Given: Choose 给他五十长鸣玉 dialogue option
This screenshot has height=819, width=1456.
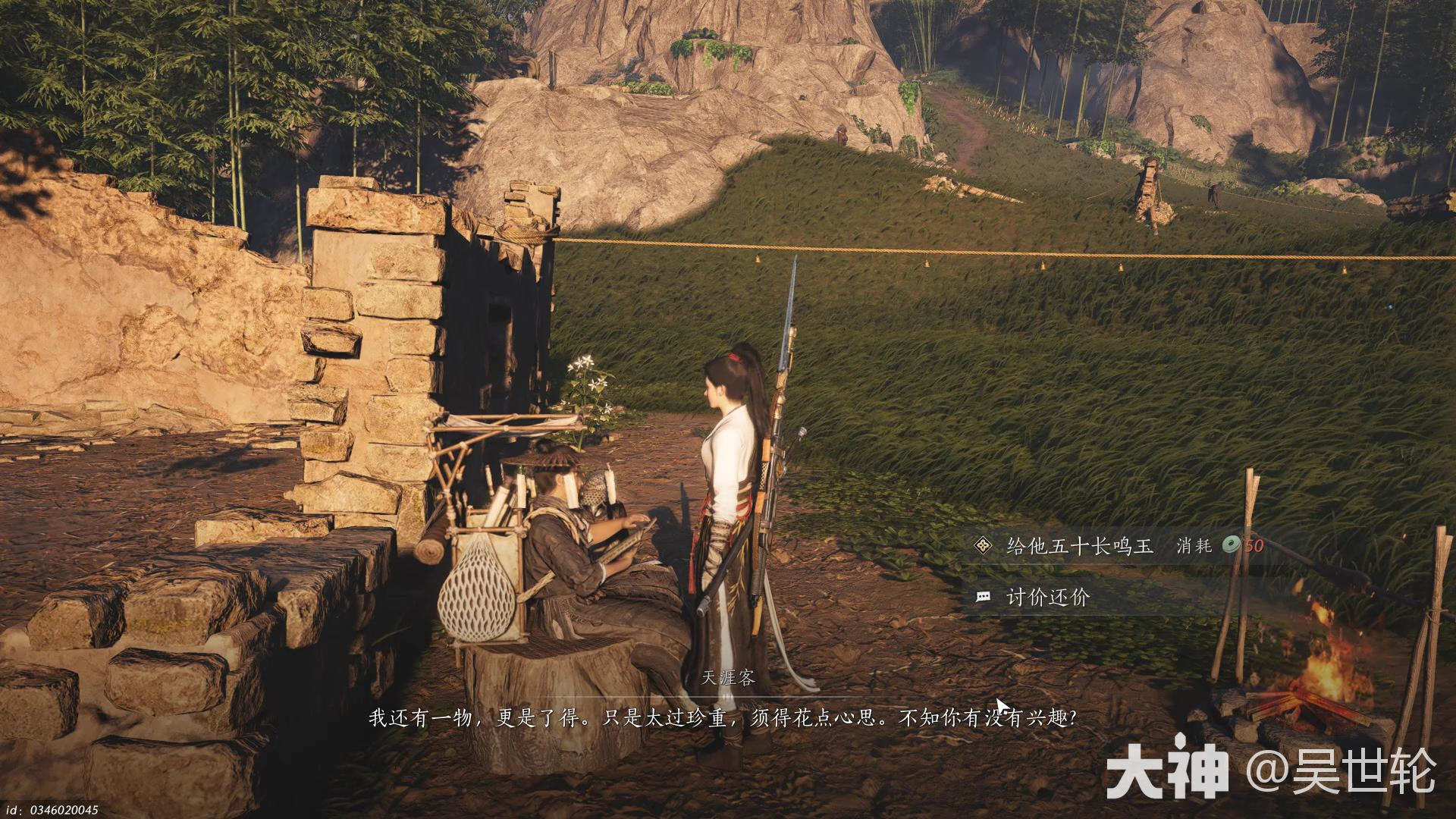Looking at the screenshot, I should (1079, 545).
